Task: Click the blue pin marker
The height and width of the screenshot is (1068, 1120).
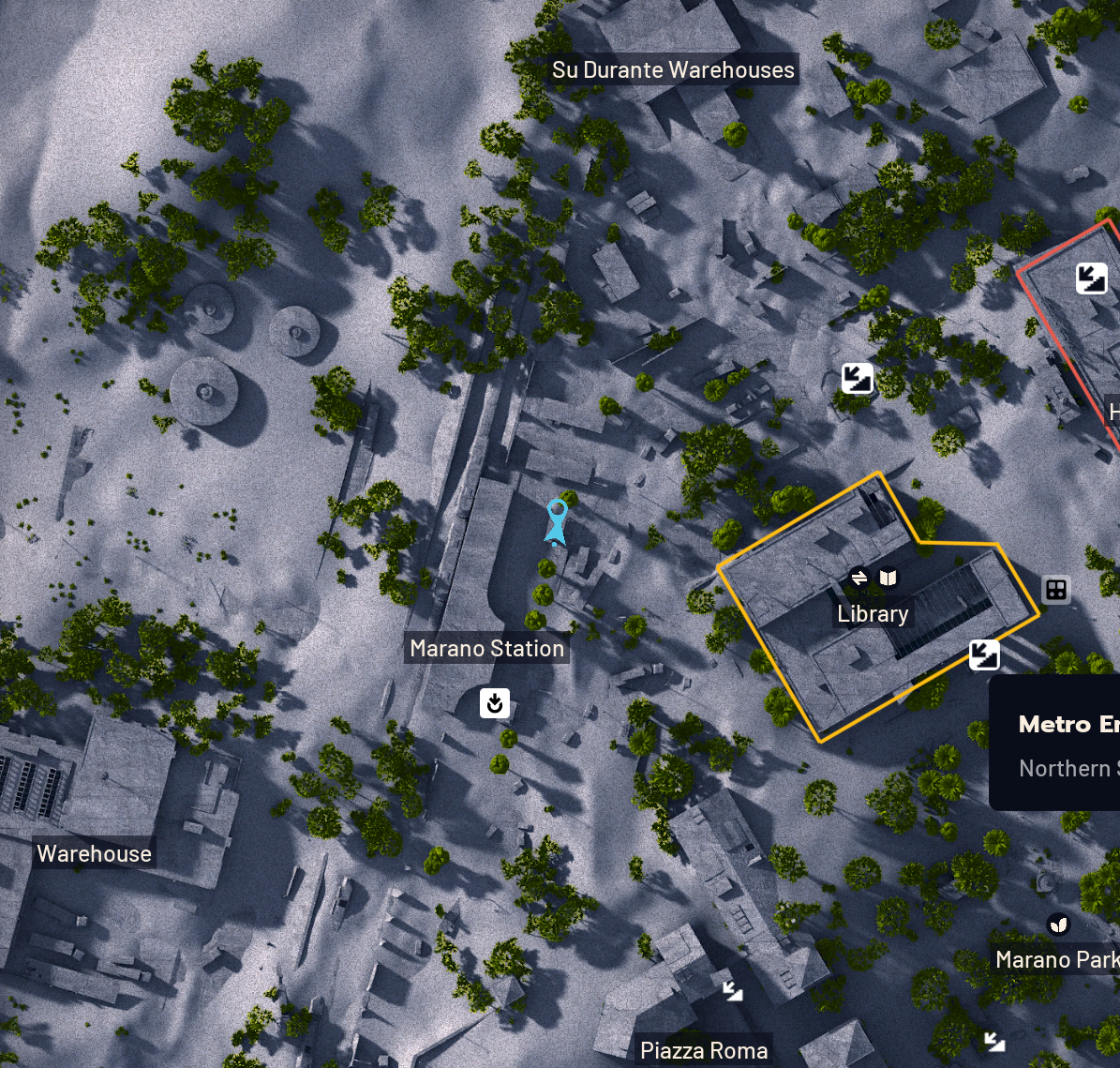Action: (x=557, y=519)
